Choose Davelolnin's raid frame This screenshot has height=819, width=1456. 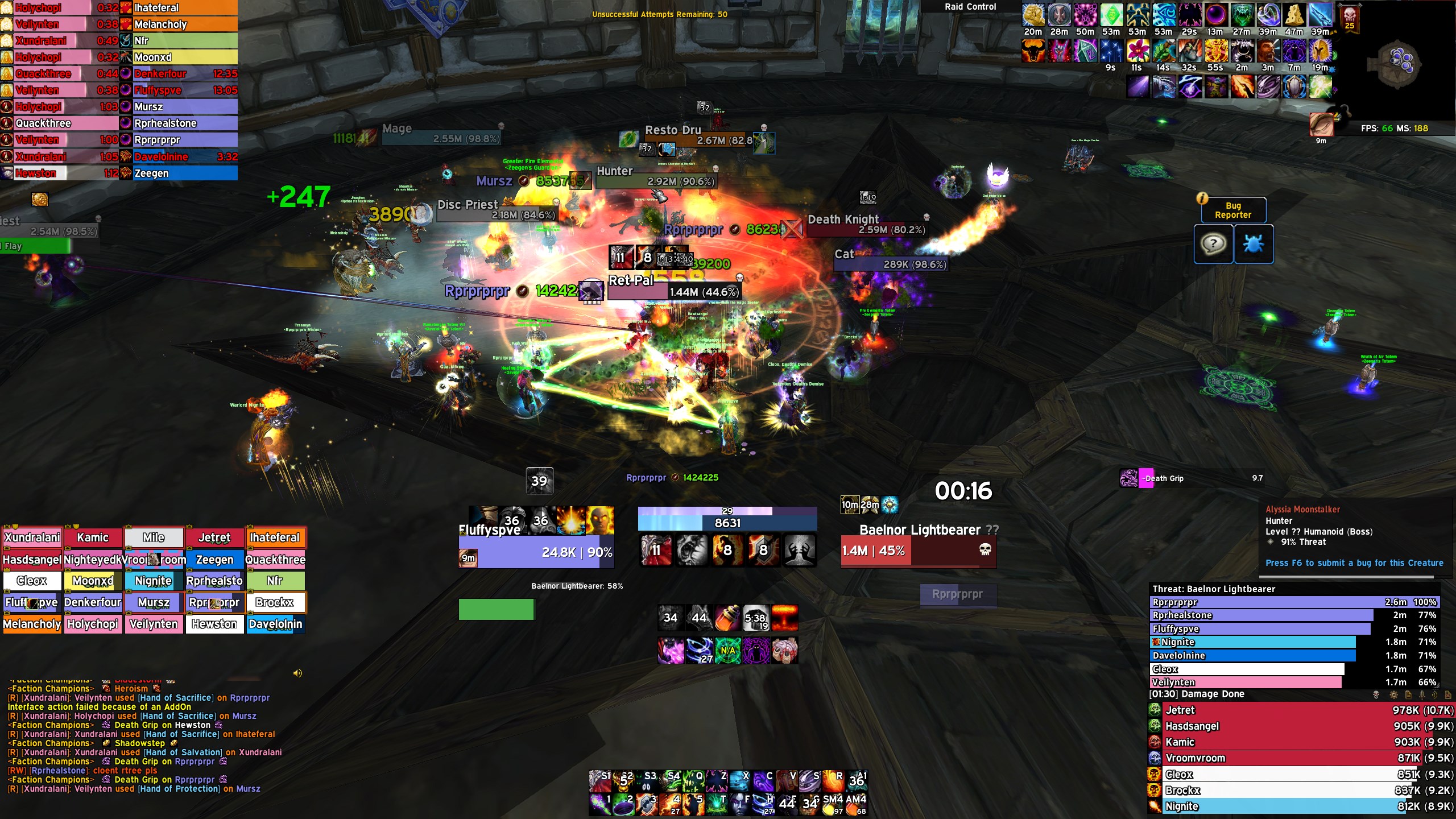(x=275, y=624)
